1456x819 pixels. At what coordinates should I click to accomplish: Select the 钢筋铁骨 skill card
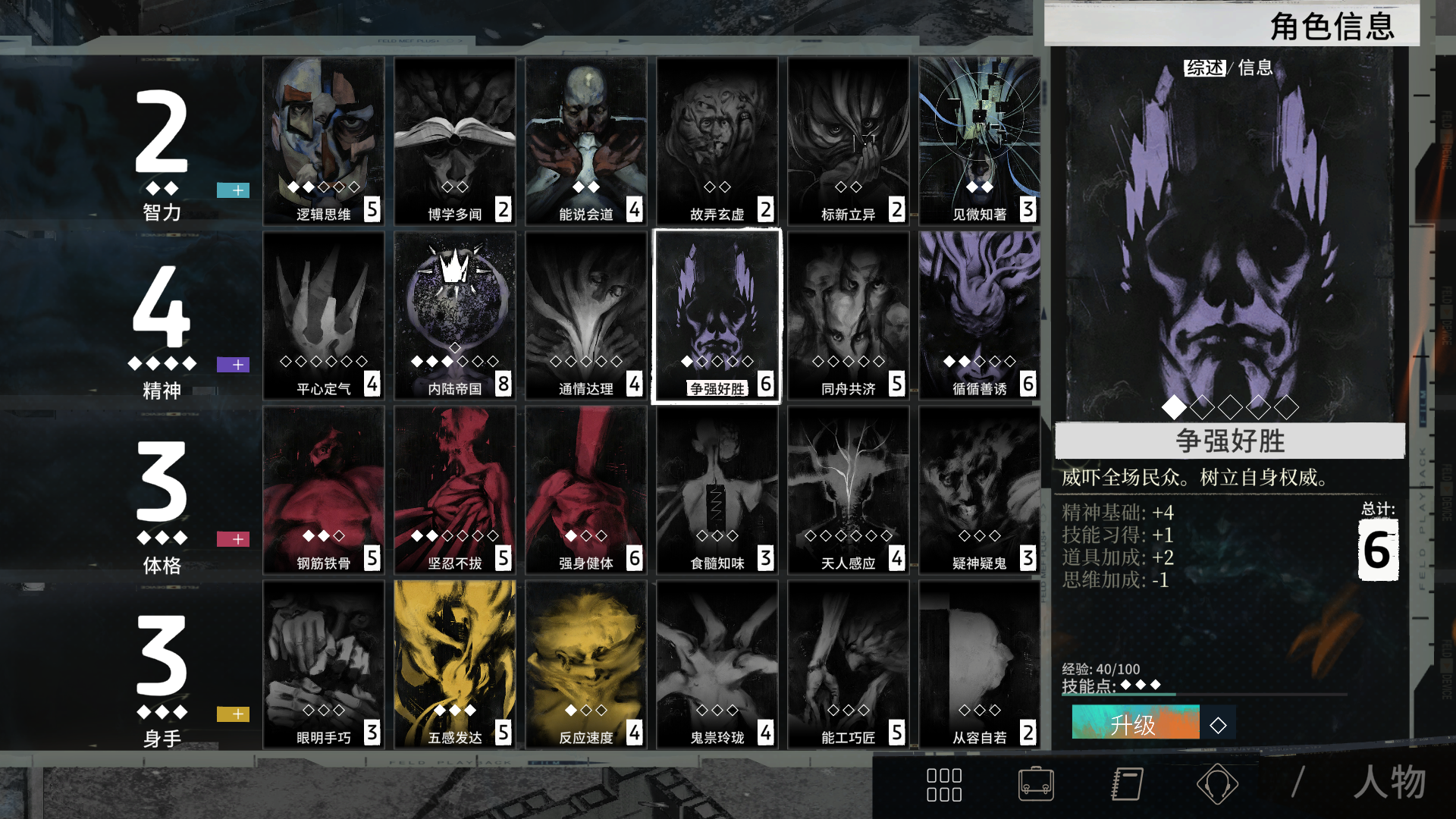coord(324,490)
